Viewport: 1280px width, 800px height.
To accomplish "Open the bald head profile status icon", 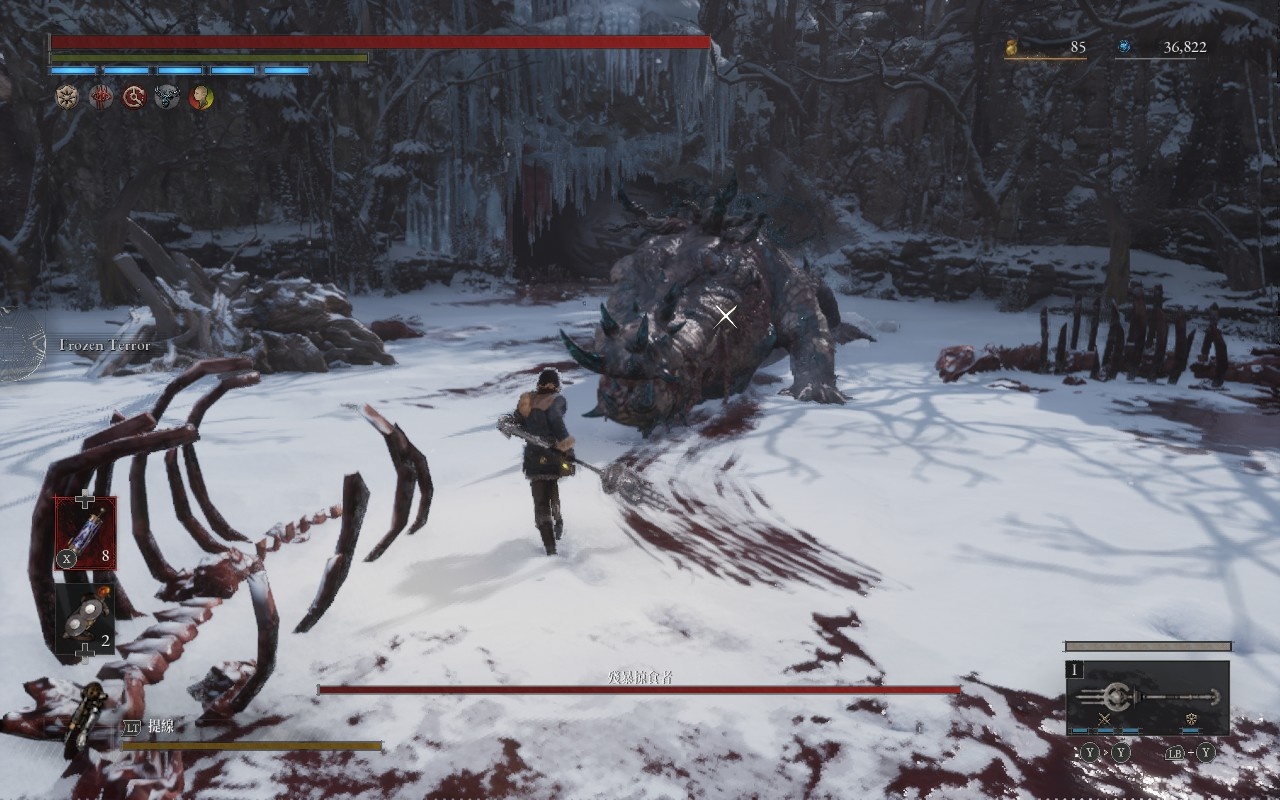I will 201,97.
